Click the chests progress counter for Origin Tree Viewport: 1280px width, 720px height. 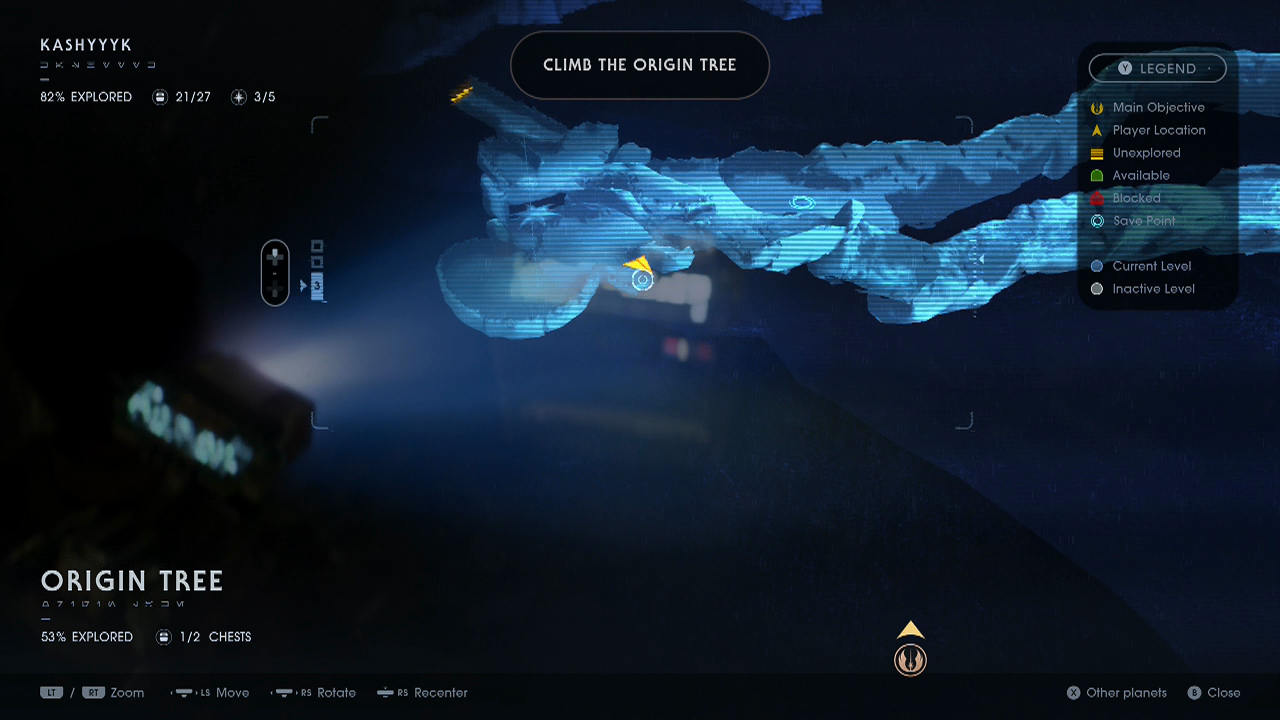(163, 636)
